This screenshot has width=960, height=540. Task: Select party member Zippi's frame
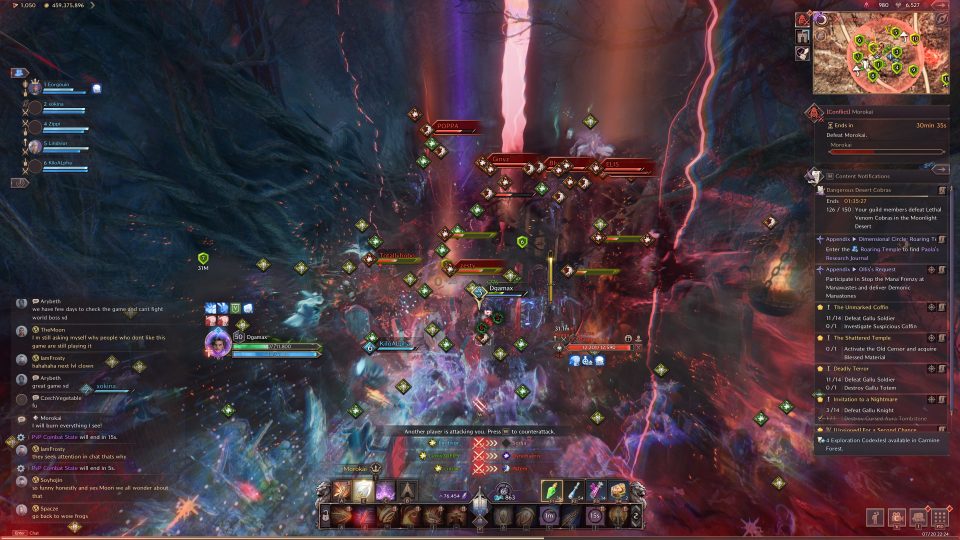tap(60, 127)
